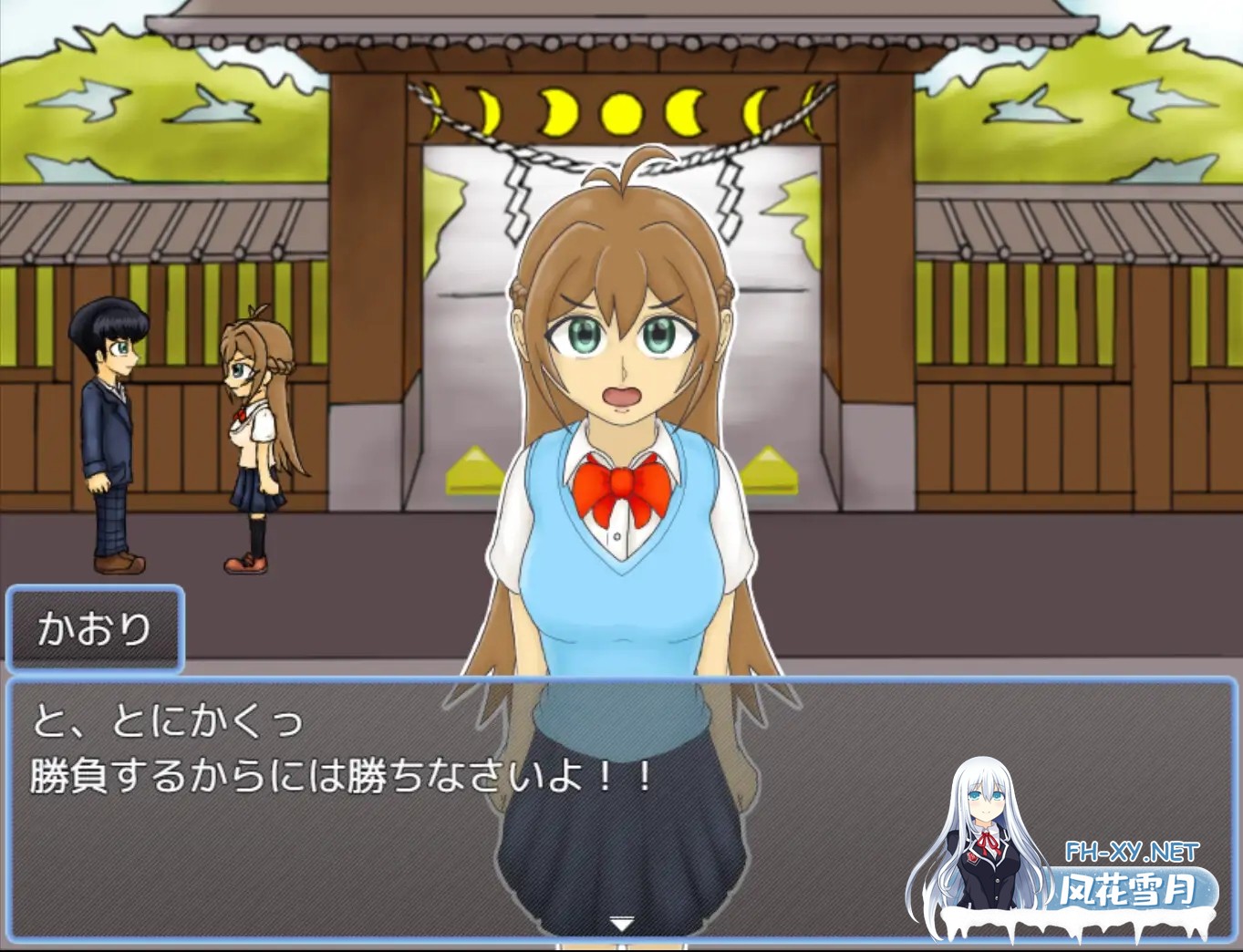Screen dimensions: 1243x952
Task: Click the down arrow to advance dialogue
Action: tap(620, 923)
